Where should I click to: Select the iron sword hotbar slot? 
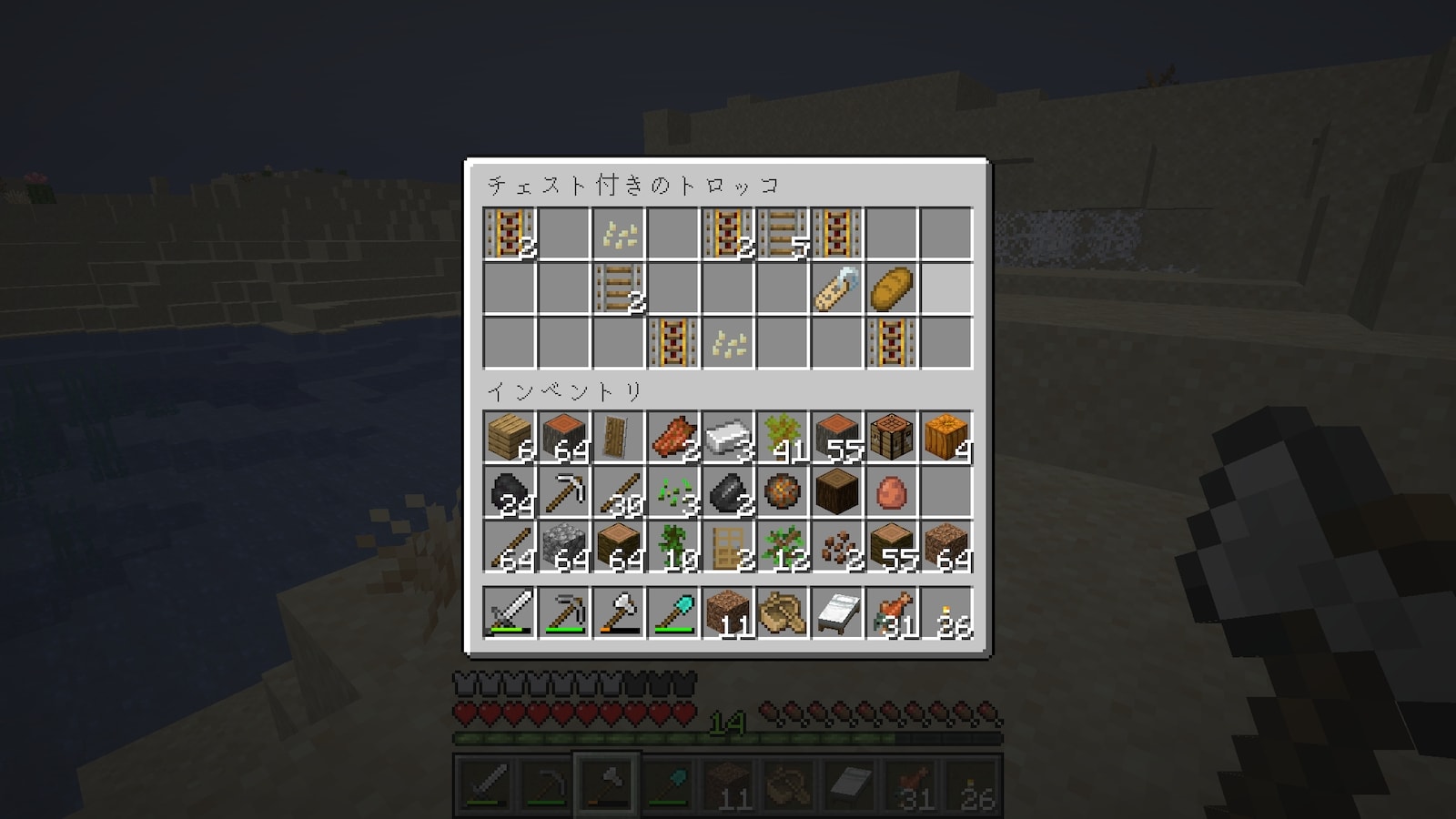tap(509, 612)
